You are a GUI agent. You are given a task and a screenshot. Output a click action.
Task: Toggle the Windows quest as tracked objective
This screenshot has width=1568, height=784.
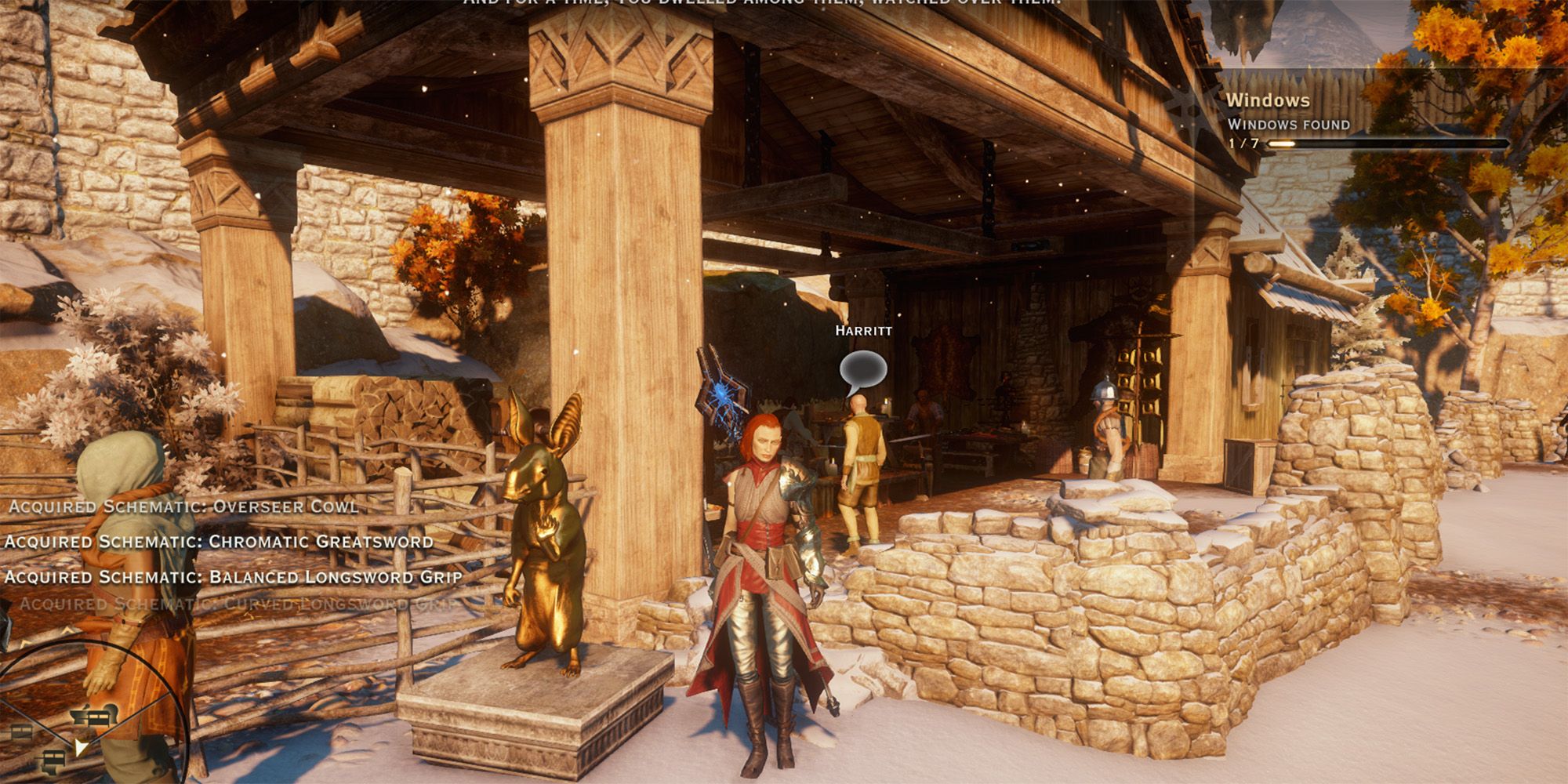click(x=1268, y=100)
